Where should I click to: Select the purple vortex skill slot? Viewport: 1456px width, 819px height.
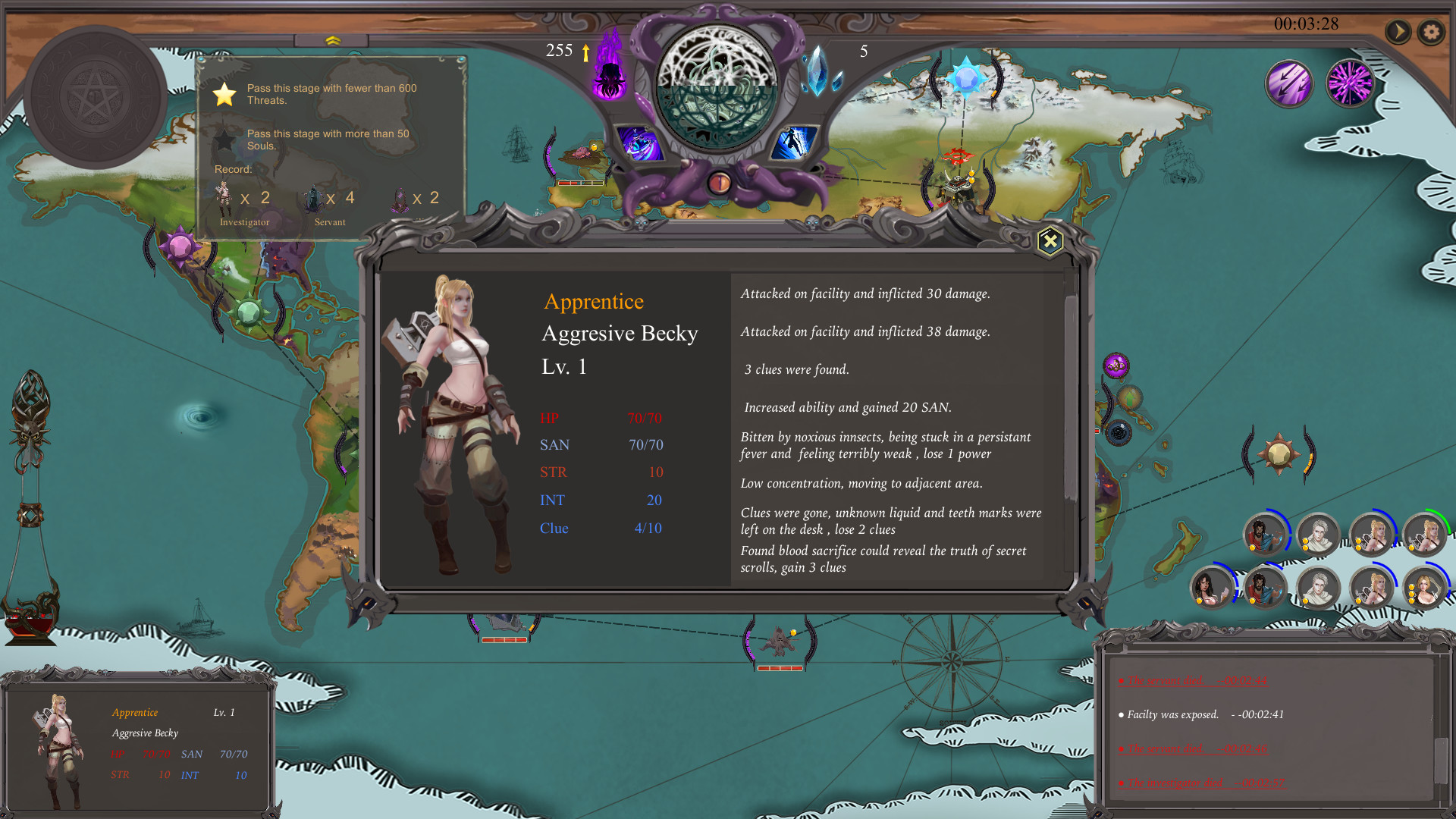coord(639,141)
